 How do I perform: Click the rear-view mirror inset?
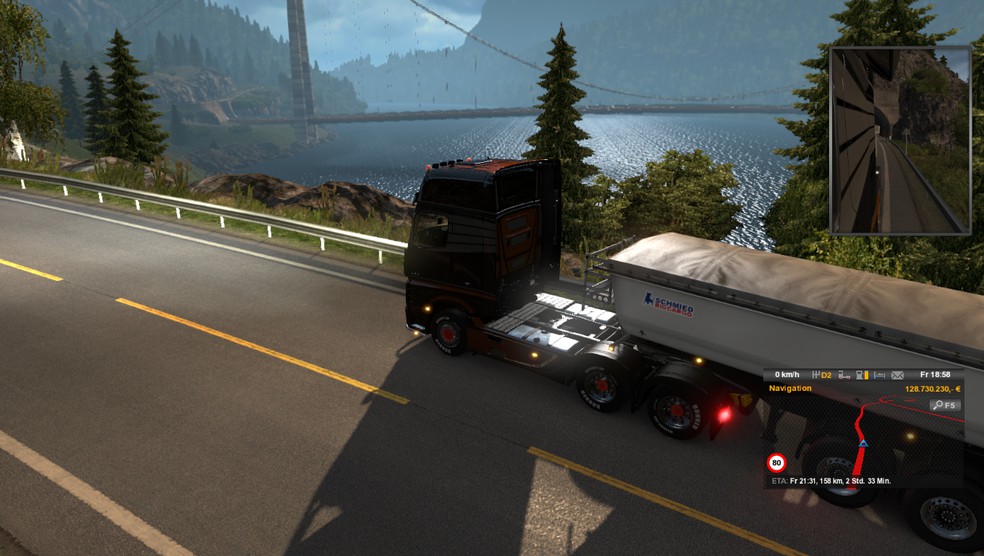click(x=899, y=140)
